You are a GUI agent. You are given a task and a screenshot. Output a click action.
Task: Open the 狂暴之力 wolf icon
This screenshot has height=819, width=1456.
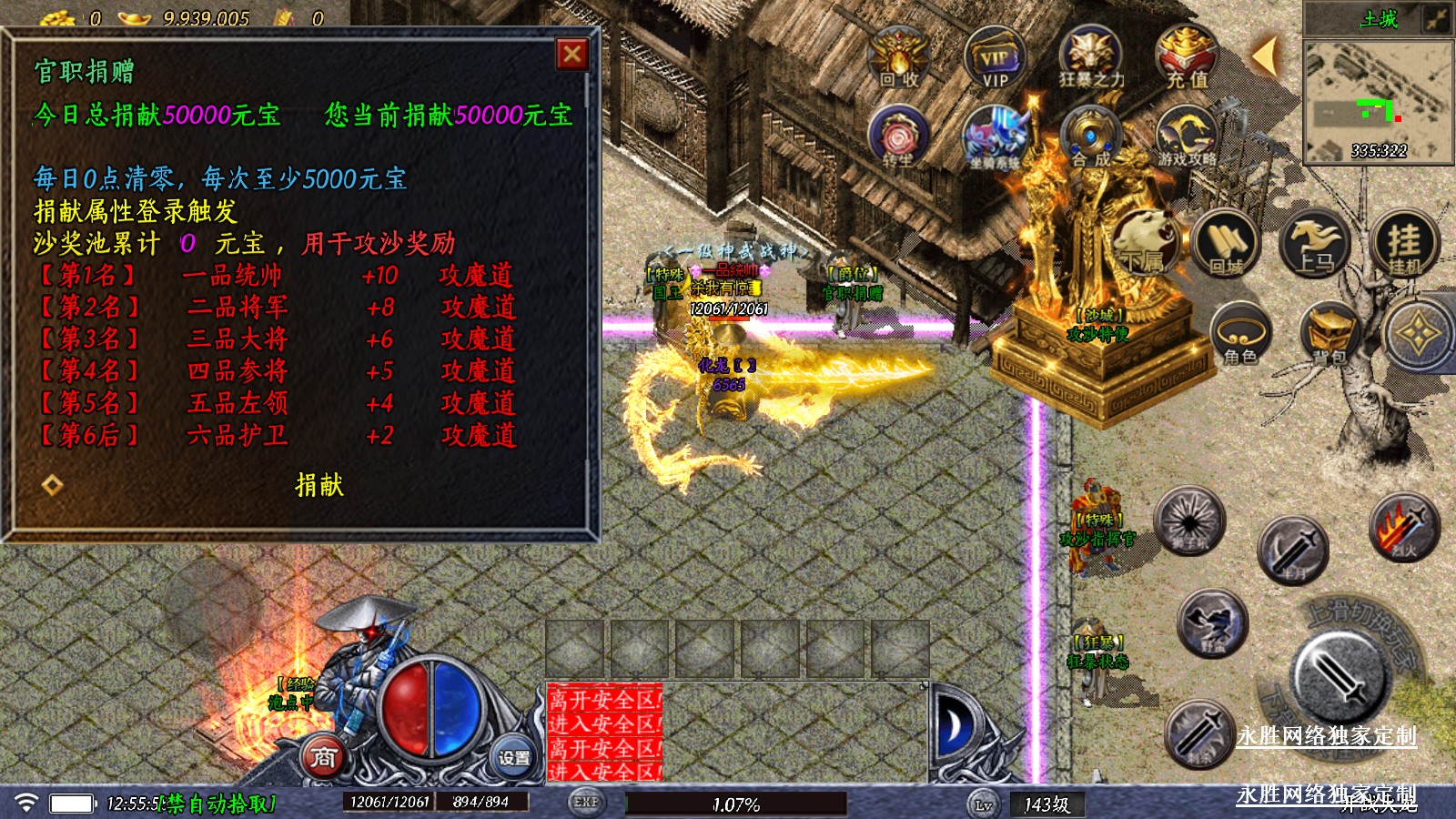pos(1090,56)
